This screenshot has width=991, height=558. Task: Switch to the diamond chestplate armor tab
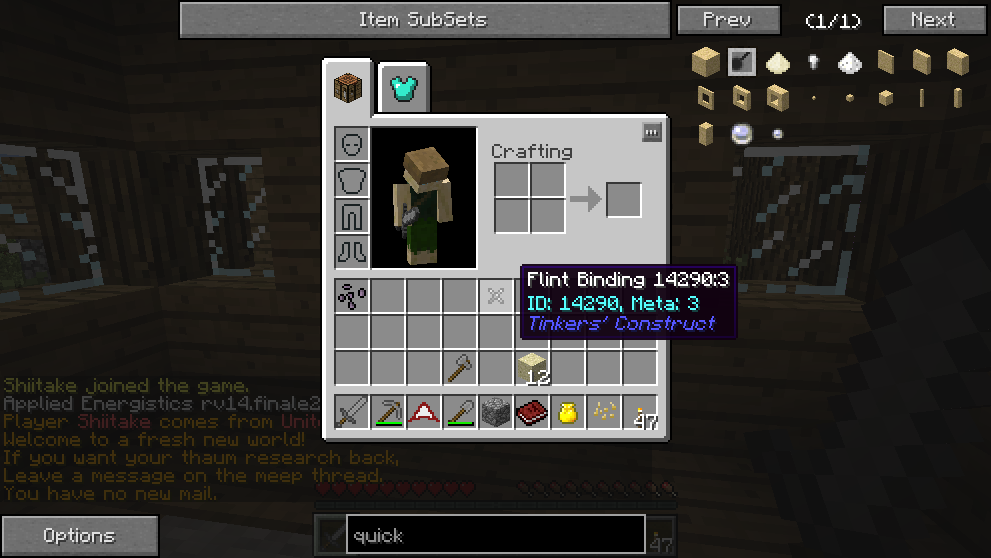(x=405, y=89)
